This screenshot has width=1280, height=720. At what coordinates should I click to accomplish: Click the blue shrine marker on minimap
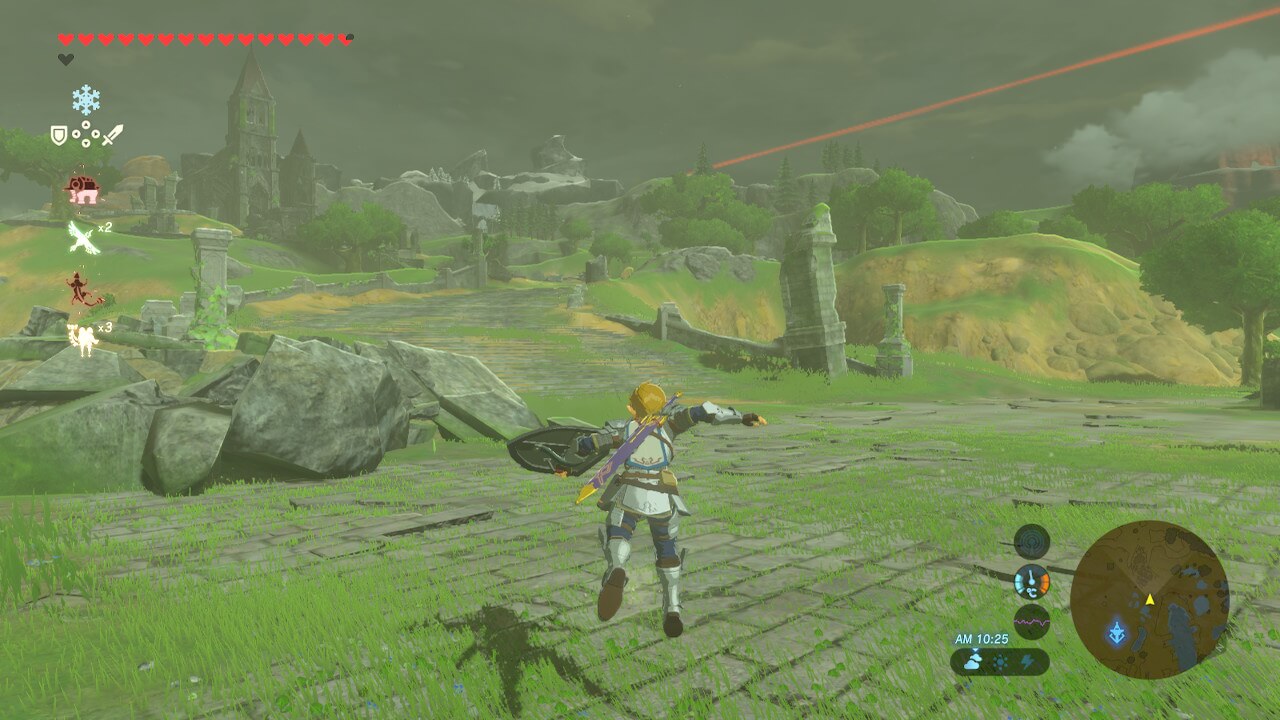click(x=1116, y=632)
